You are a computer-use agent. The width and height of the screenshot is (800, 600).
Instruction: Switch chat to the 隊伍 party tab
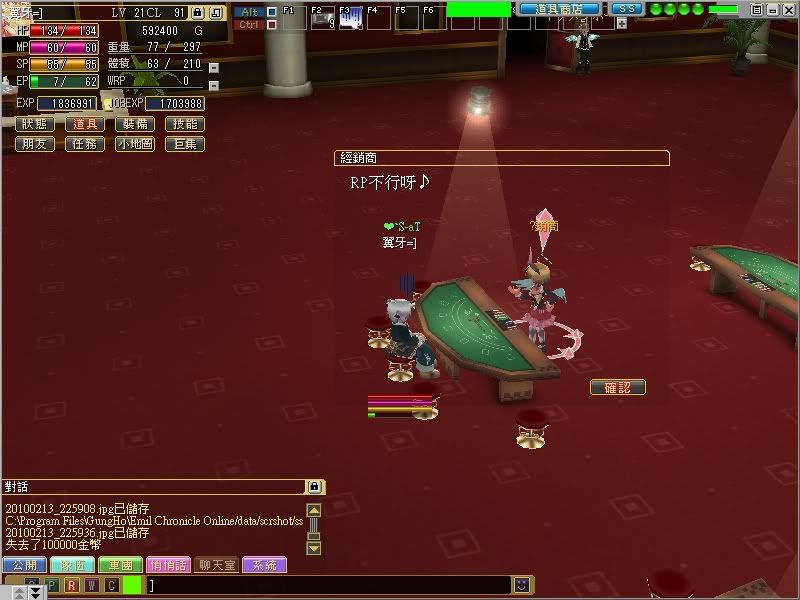pos(72,565)
